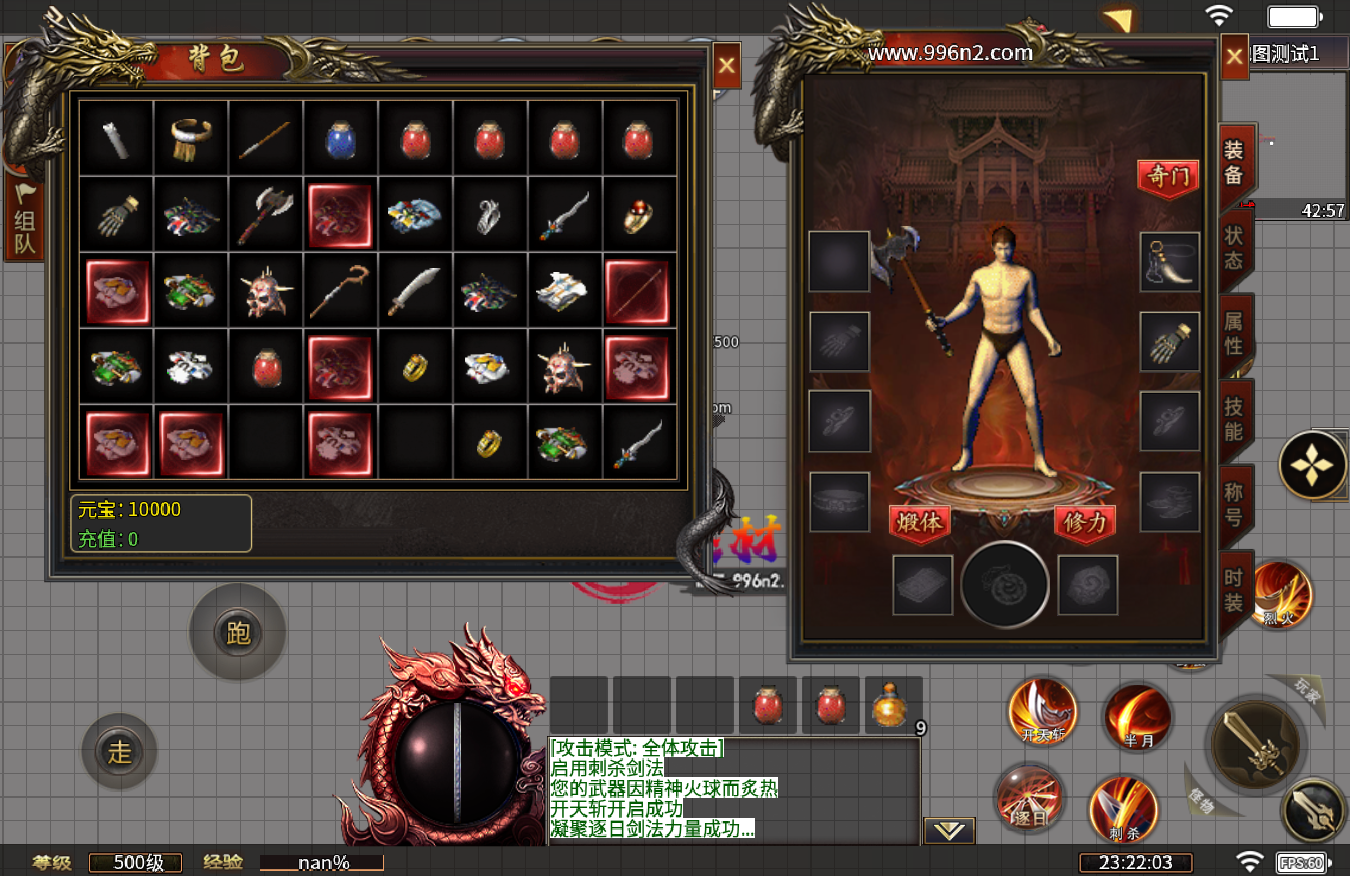Choose the 修力 button
This screenshot has width=1350, height=876.
pyautogui.click(x=1085, y=523)
